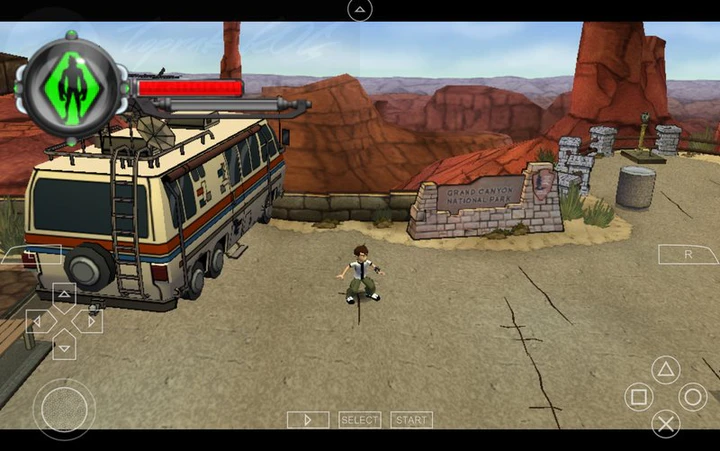The width and height of the screenshot is (720, 451).
Task: Tap the circle touch button
Action: pos(693,397)
